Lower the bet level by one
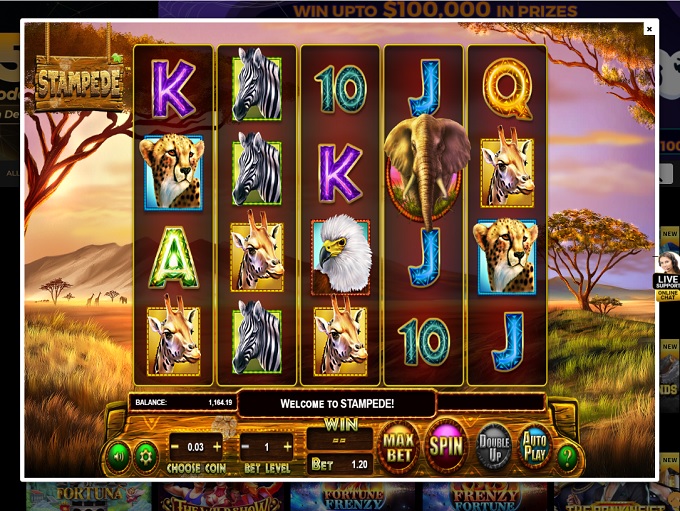The width and height of the screenshot is (680, 511). pos(246,445)
